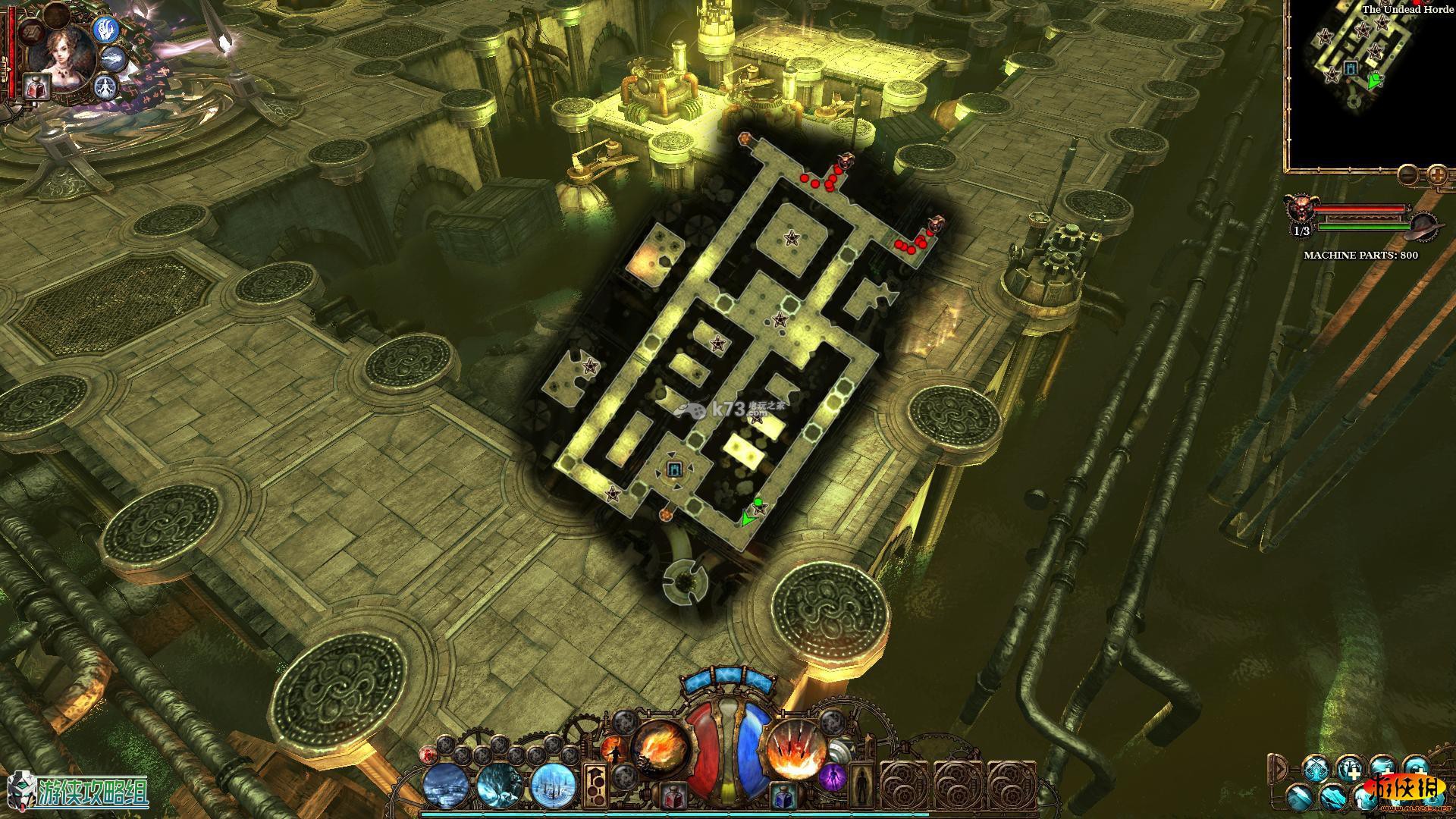Viewport: 1456px width, 819px height.
Task: Select the cowboy hat companion icon
Action: [1423, 225]
